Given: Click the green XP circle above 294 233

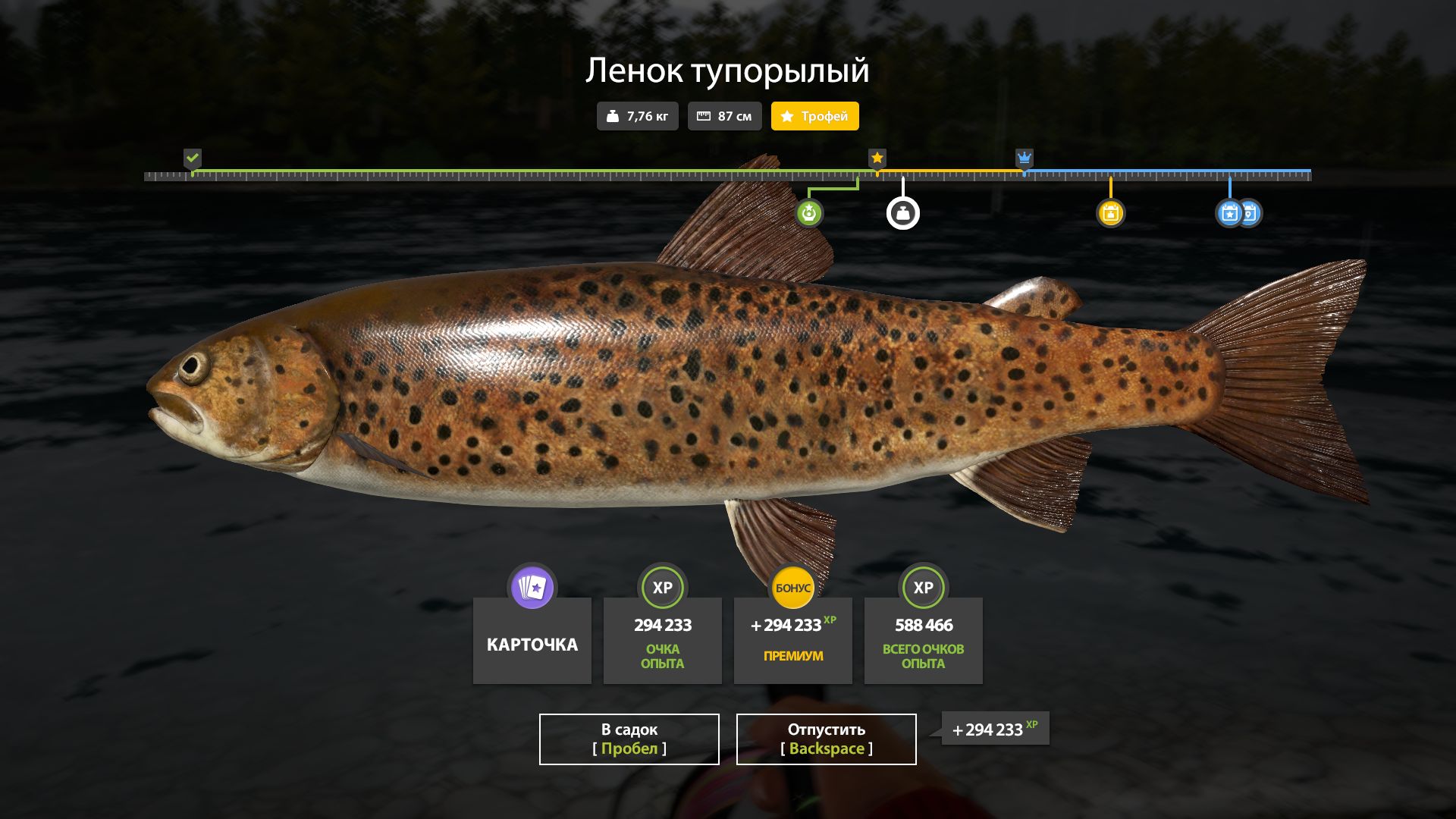Looking at the screenshot, I should [662, 587].
